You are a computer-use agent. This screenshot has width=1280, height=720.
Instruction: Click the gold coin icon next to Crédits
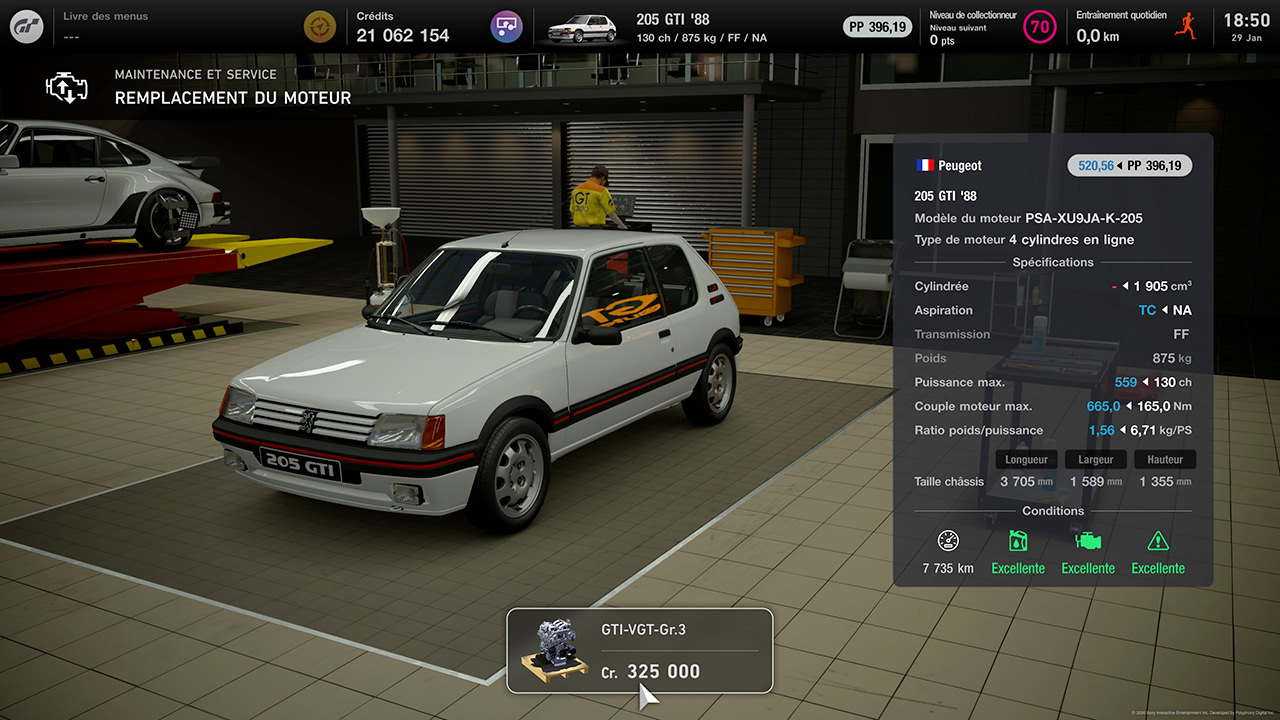pyautogui.click(x=320, y=26)
